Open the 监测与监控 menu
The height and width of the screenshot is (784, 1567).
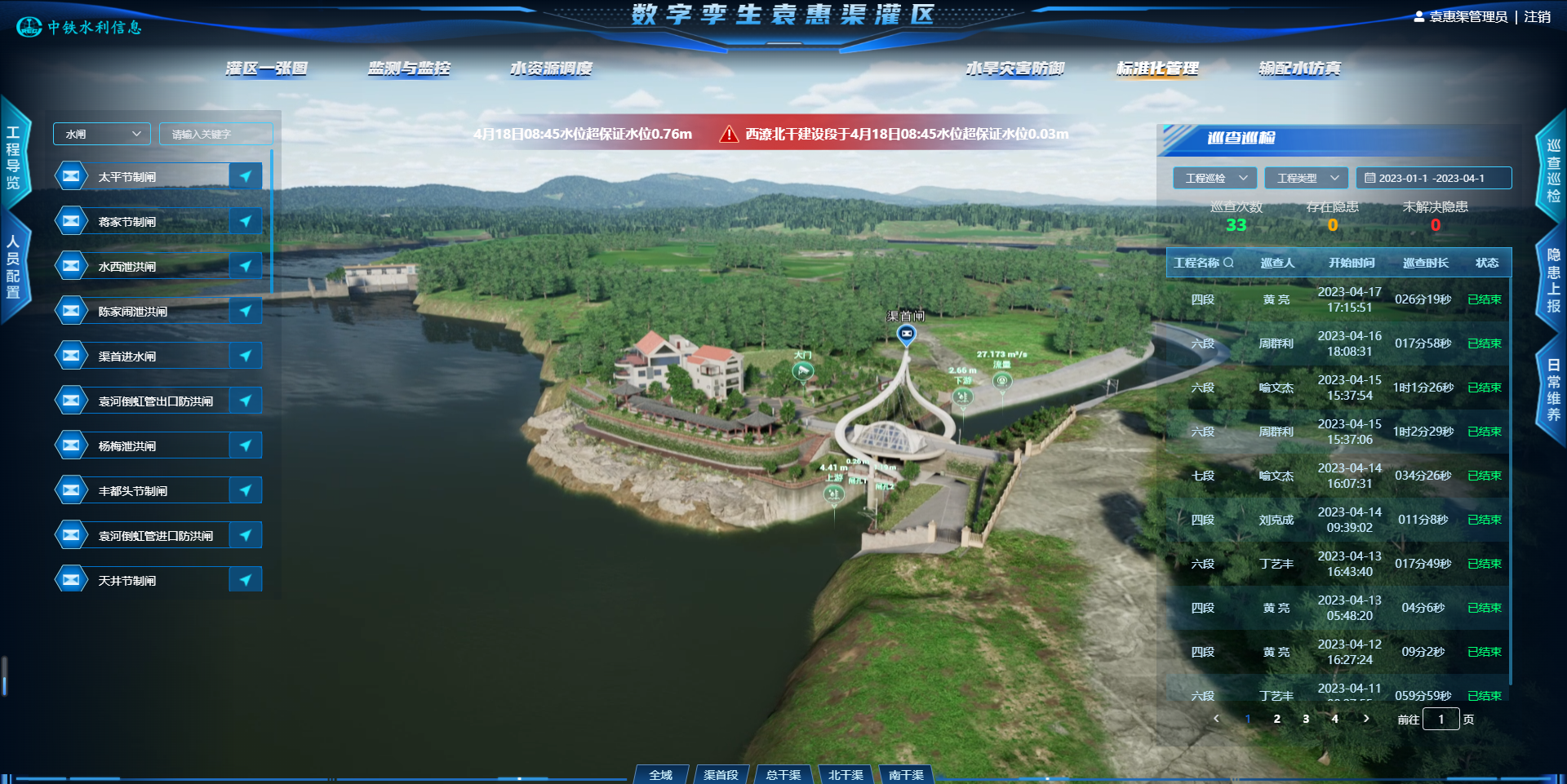[x=408, y=69]
